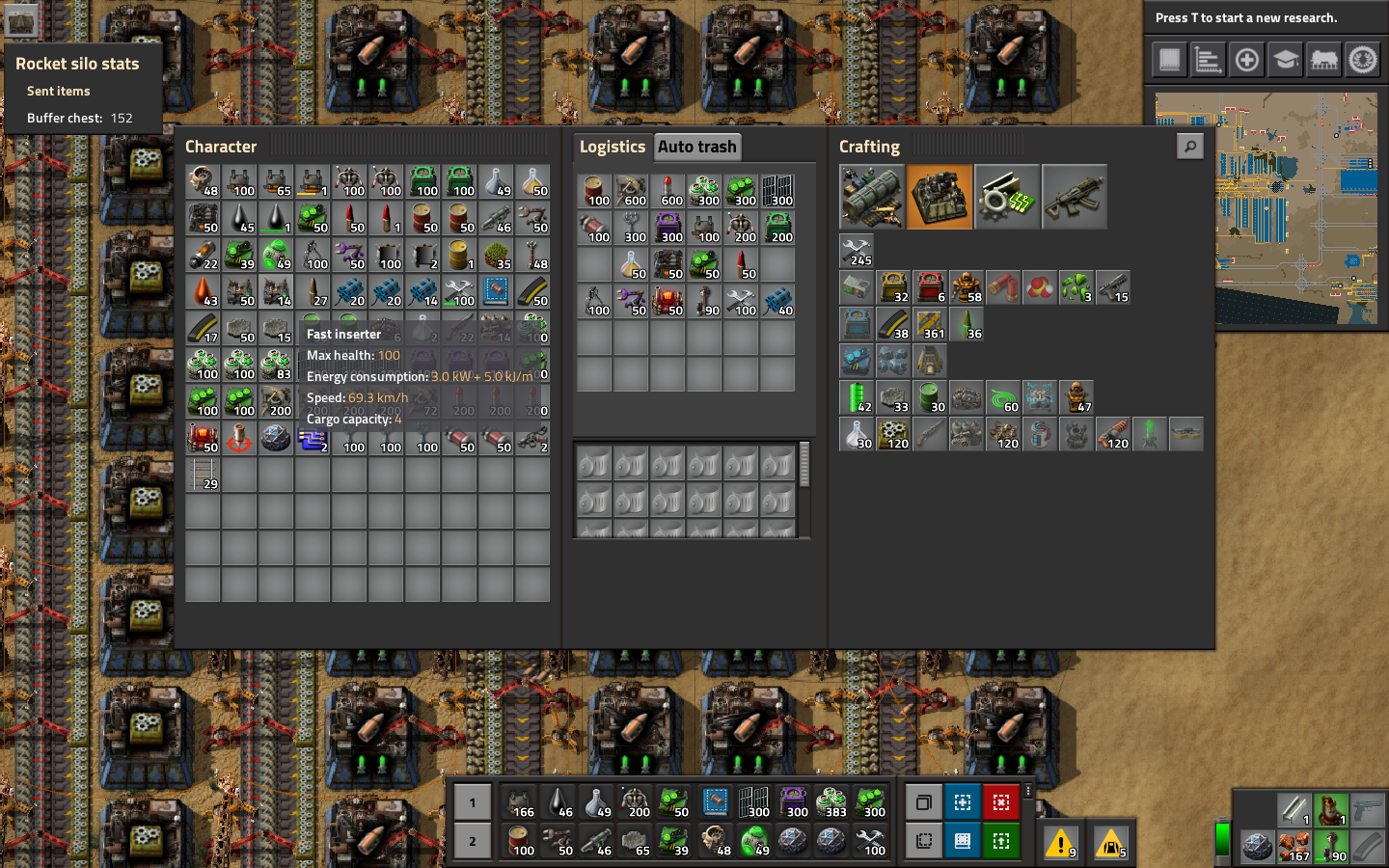Image resolution: width=1389 pixels, height=868 pixels.
Task: Switch to the Auto trash tab
Action: tap(696, 147)
